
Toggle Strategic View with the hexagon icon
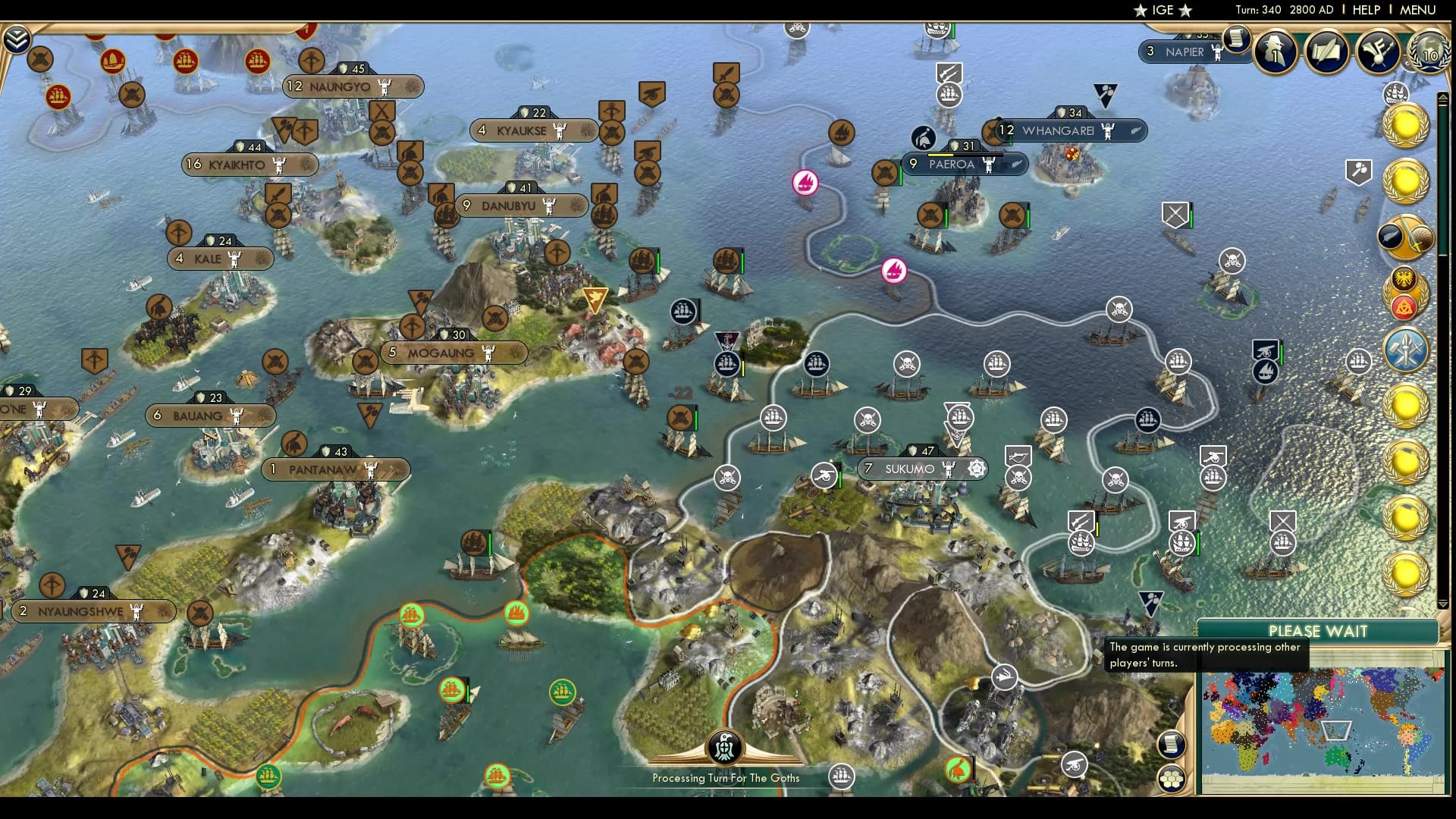tap(1172, 780)
